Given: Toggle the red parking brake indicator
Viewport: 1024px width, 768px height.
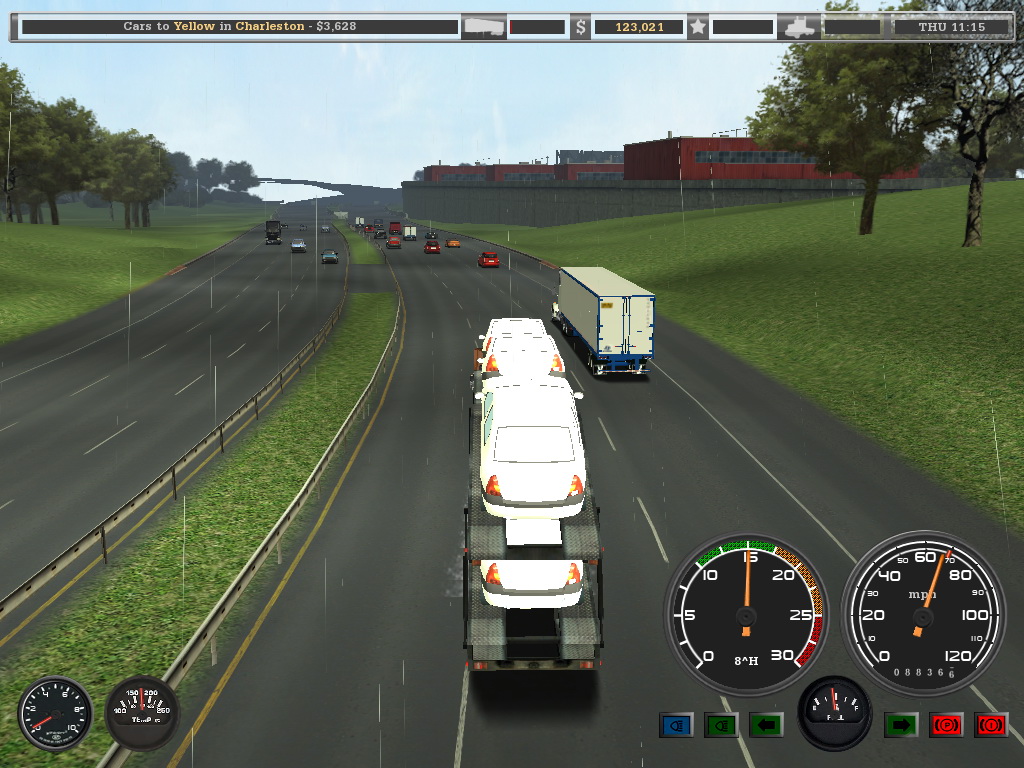Looking at the screenshot, I should pos(946,724).
